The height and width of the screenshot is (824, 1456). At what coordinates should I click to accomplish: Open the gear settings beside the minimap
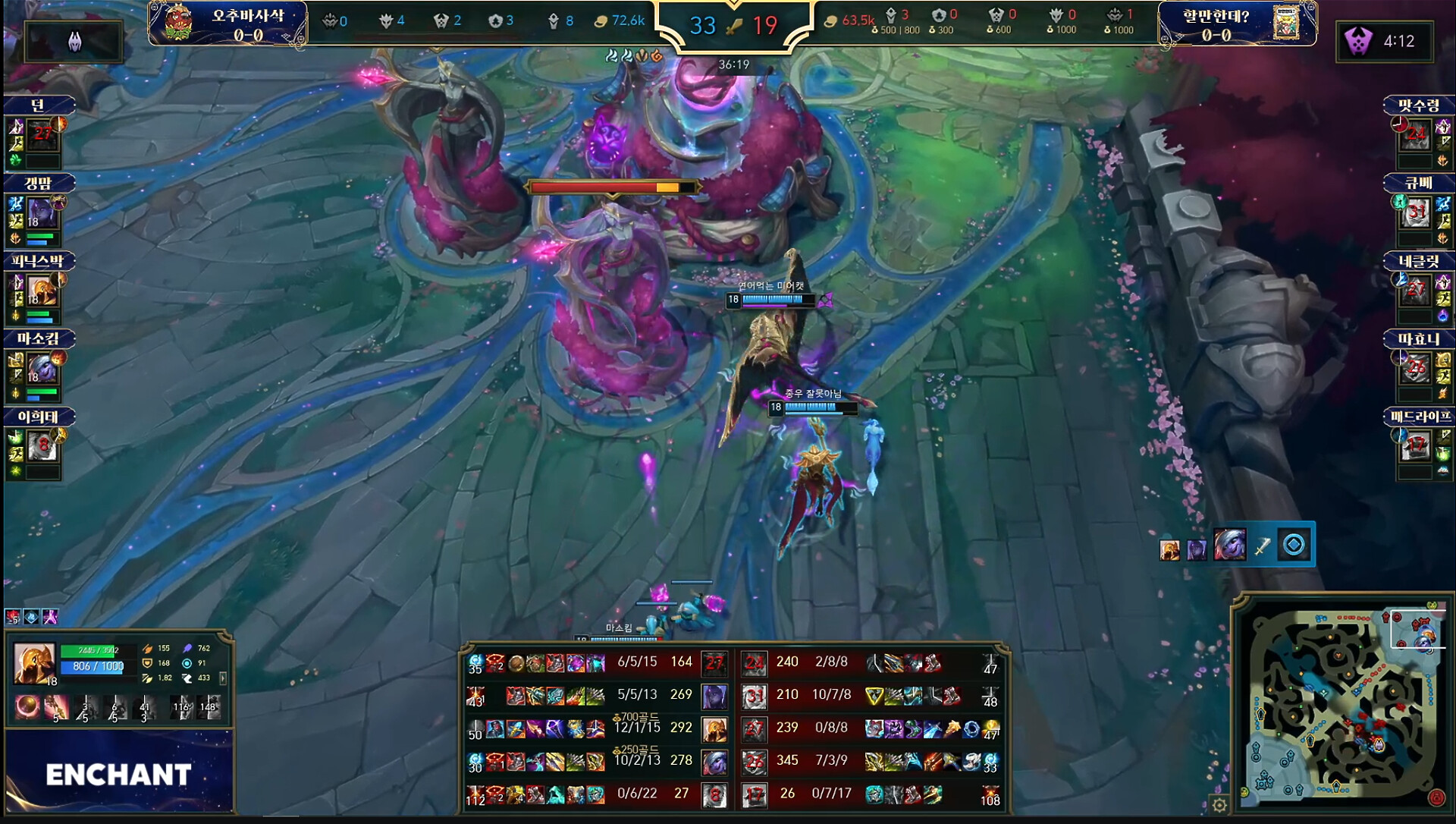(x=1219, y=805)
